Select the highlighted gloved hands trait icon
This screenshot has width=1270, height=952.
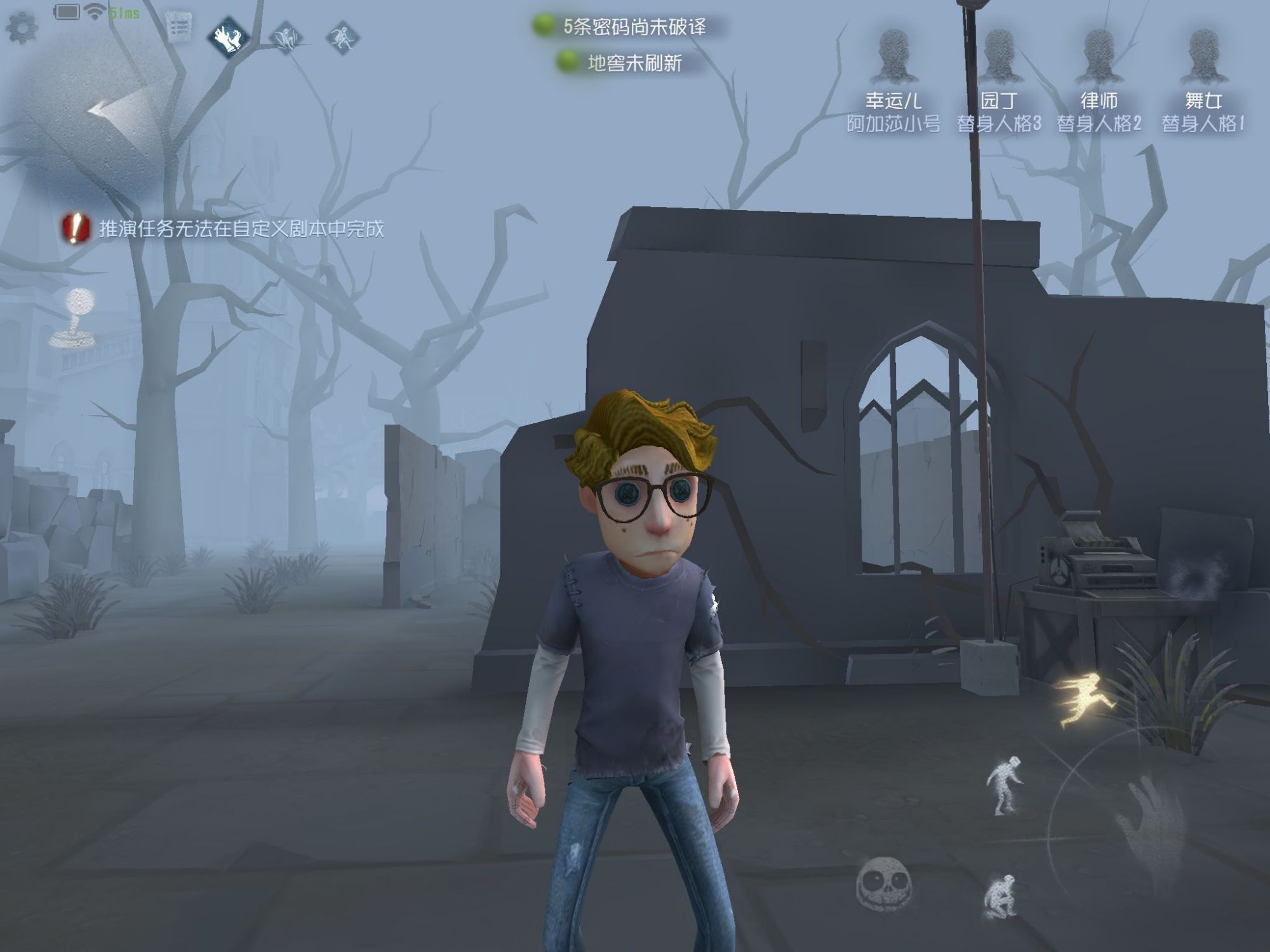[x=229, y=37]
